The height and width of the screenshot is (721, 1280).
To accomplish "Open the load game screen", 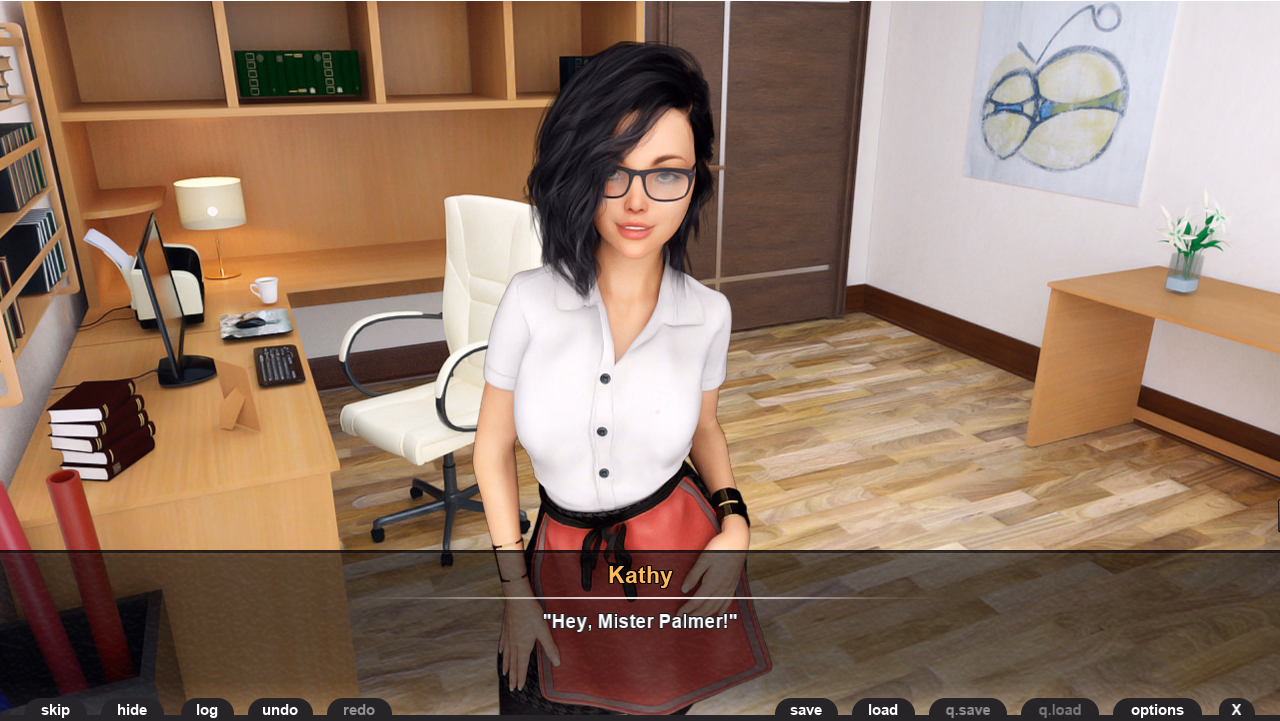I will [882, 710].
